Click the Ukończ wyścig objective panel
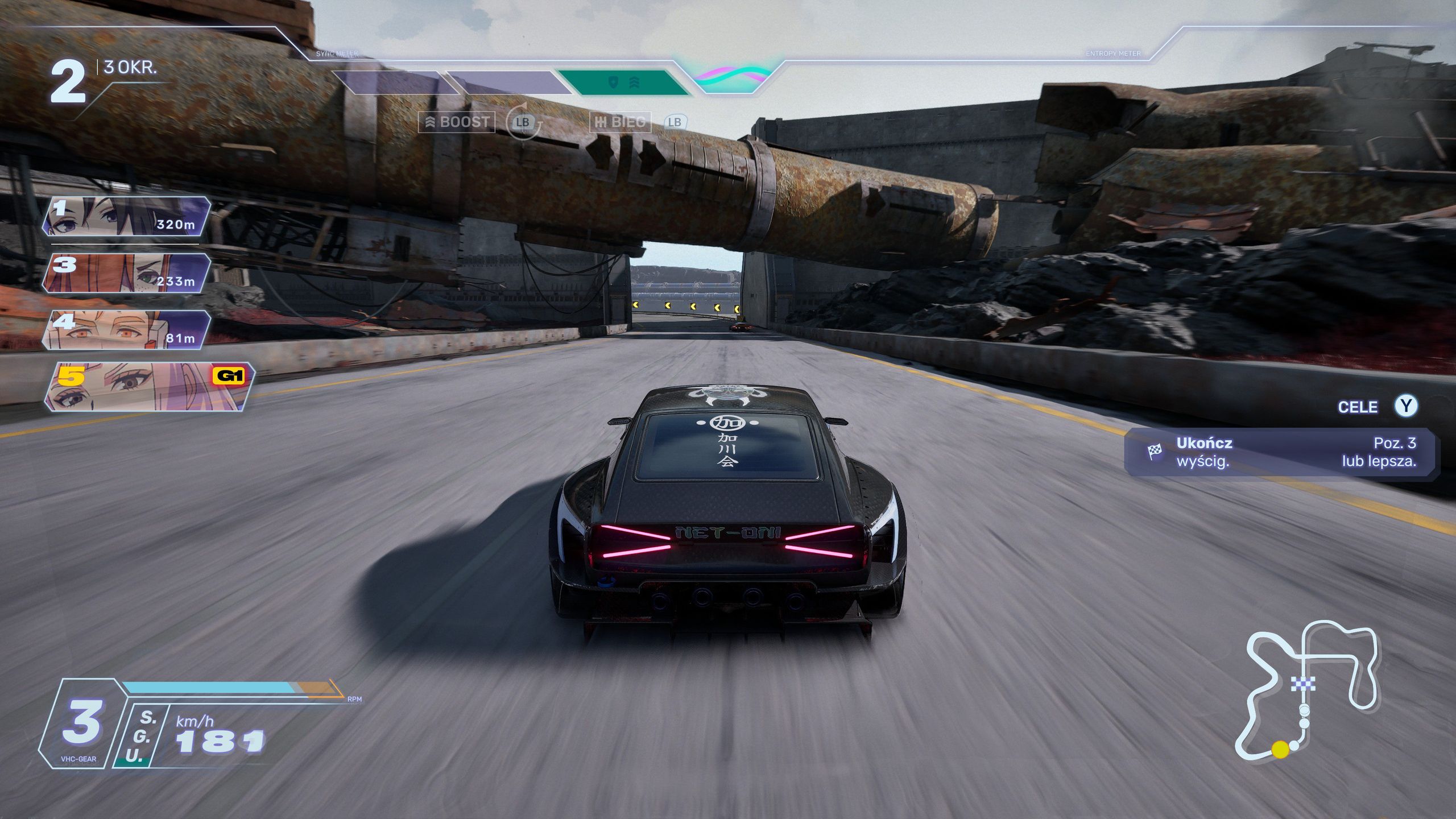This screenshot has width=1456, height=819. coord(1281,452)
